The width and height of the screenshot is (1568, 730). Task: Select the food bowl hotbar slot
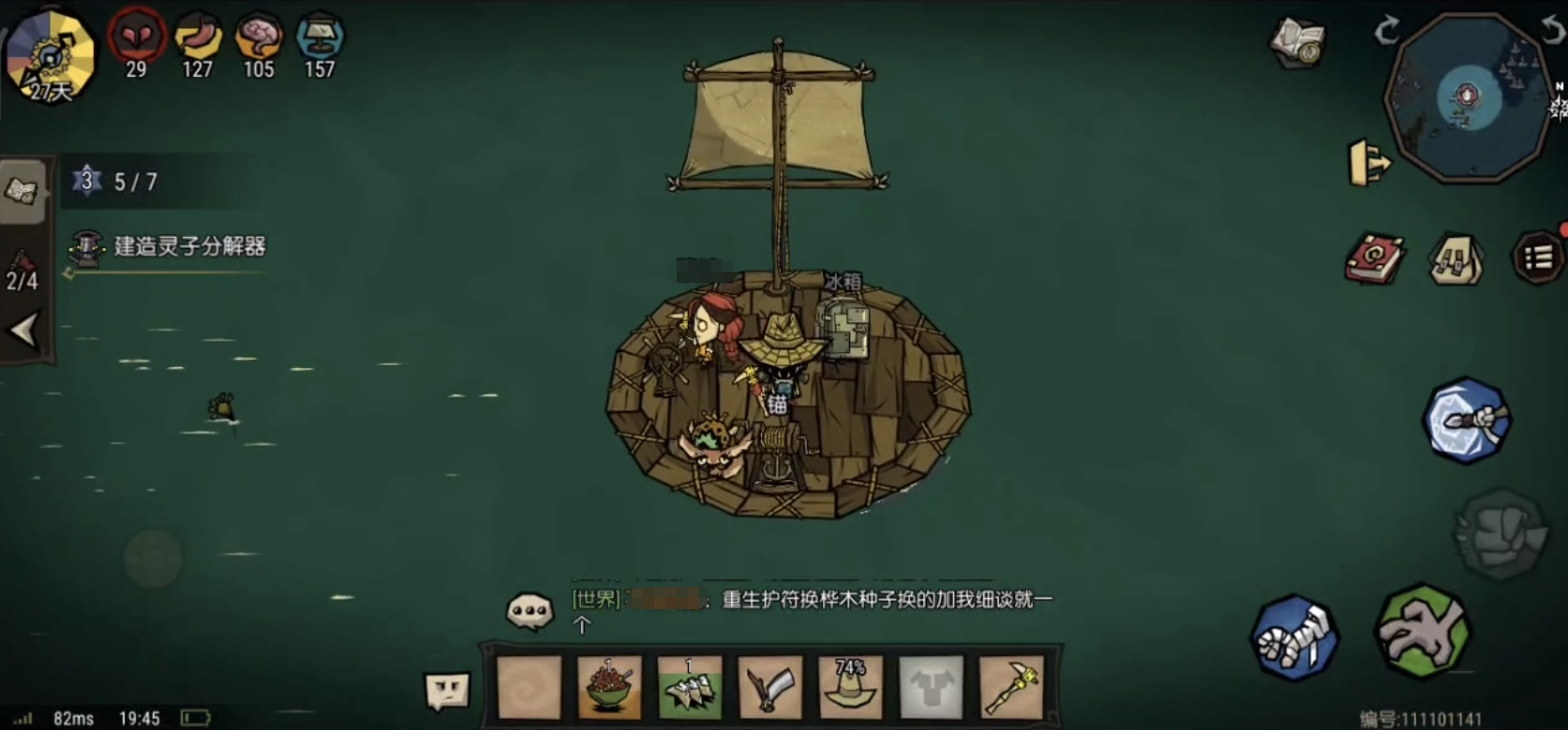point(609,688)
